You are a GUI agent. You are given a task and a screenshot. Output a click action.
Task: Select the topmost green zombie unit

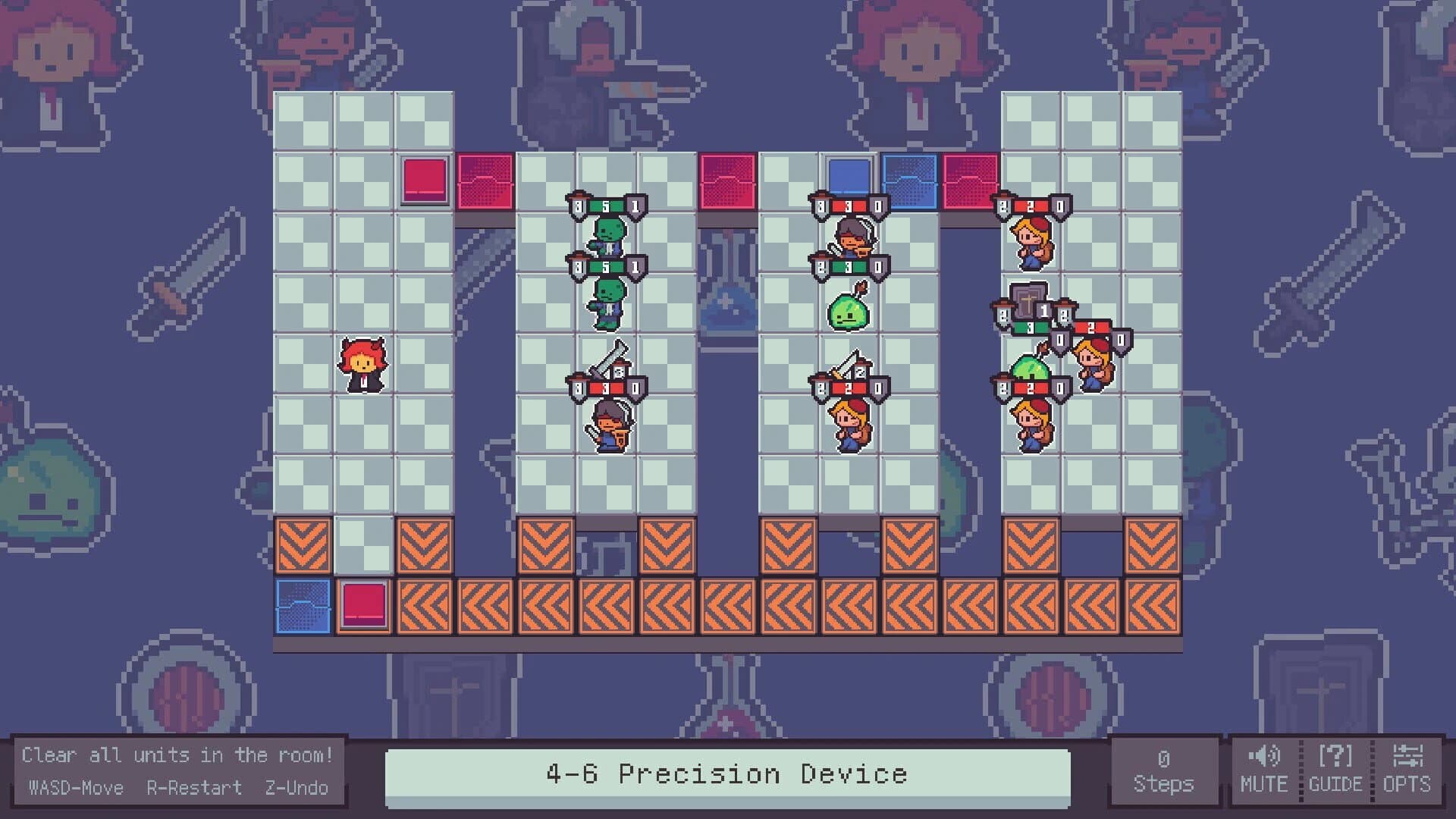pos(607,235)
